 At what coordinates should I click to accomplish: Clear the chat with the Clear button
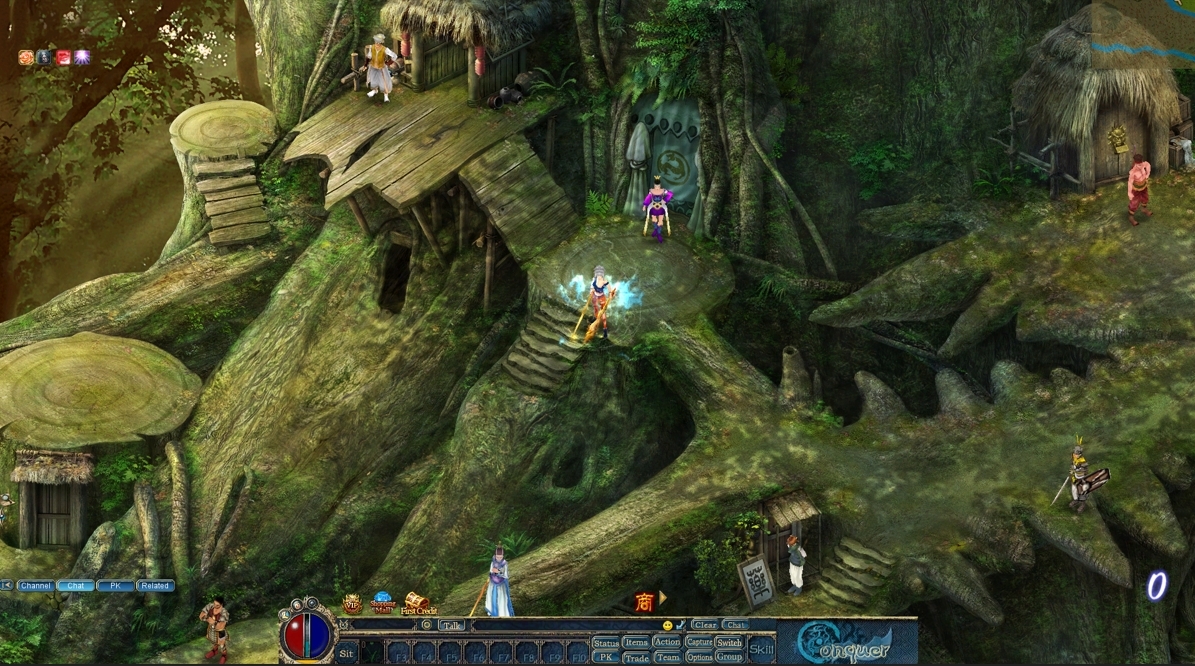(705, 624)
